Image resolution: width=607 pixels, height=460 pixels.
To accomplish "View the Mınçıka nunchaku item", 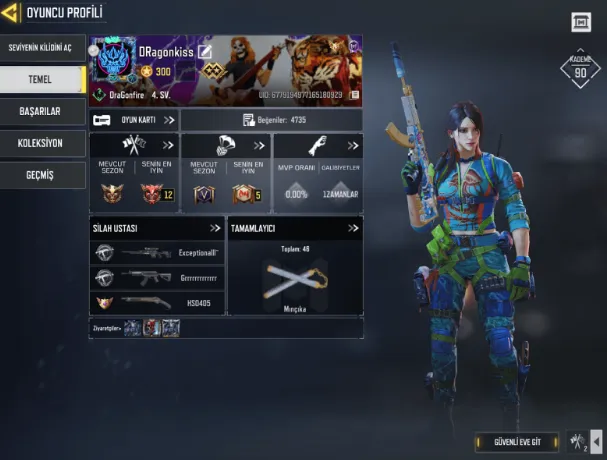I will point(296,281).
